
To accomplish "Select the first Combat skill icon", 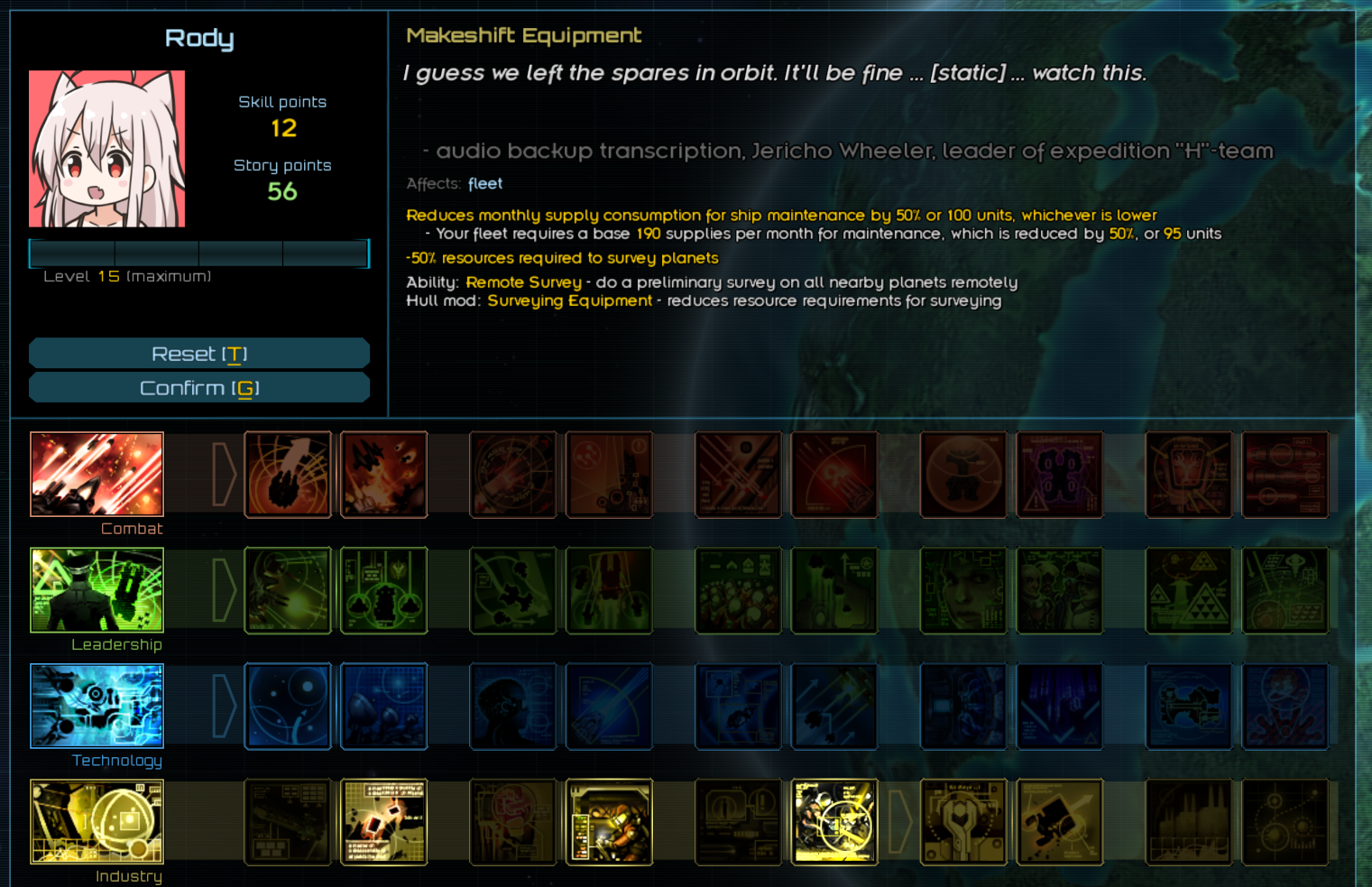I will tap(288, 475).
